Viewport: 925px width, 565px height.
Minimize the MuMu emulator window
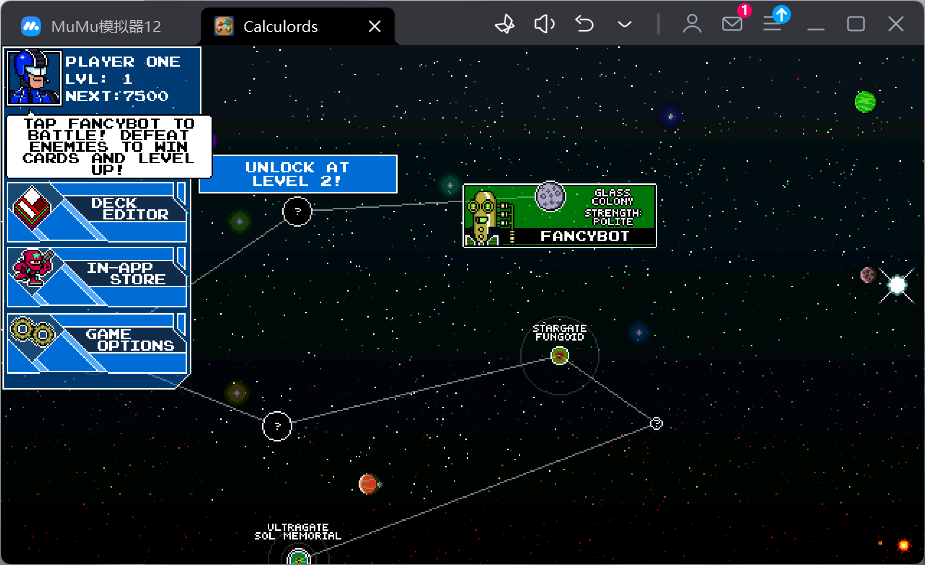click(815, 24)
